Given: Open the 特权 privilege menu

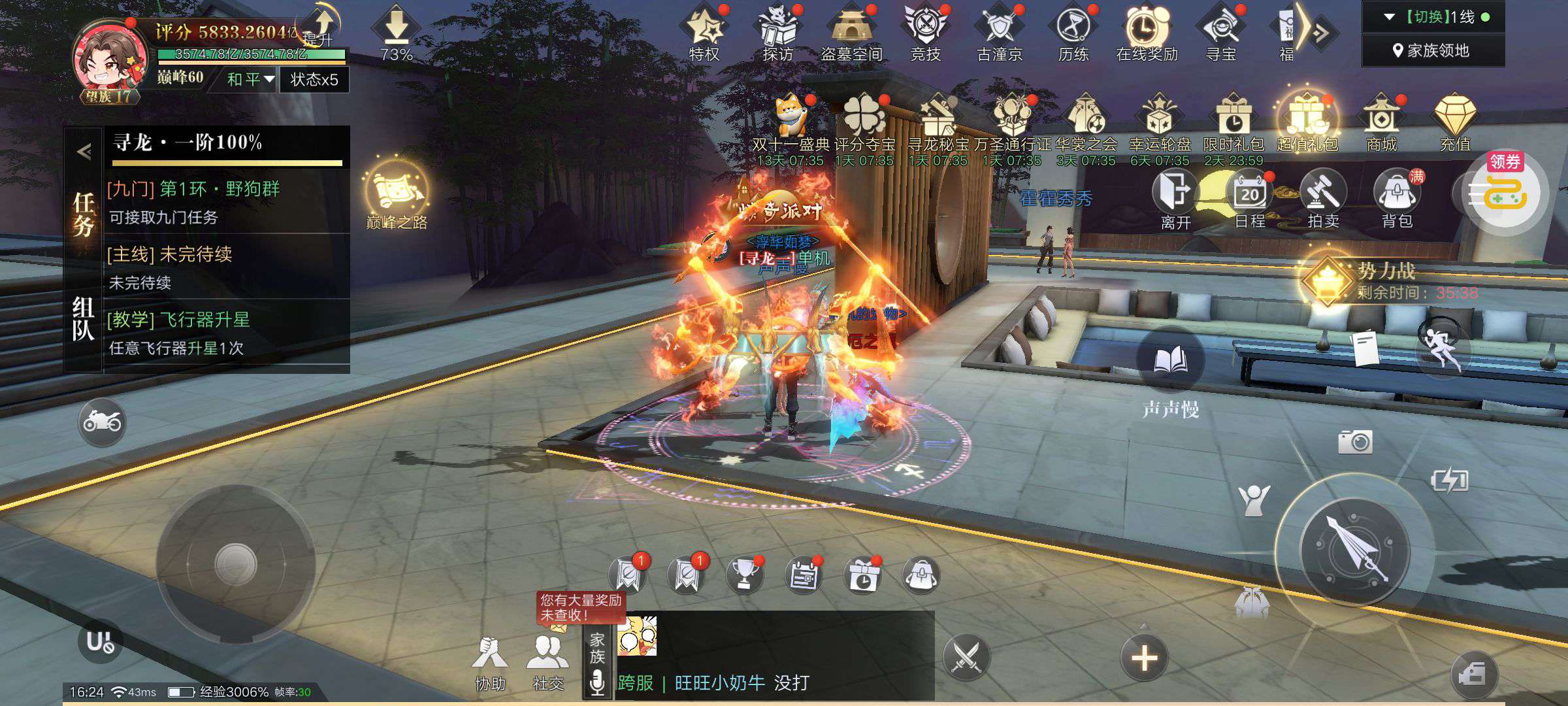Looking at the screenshot, I should [x=704, y=33].
